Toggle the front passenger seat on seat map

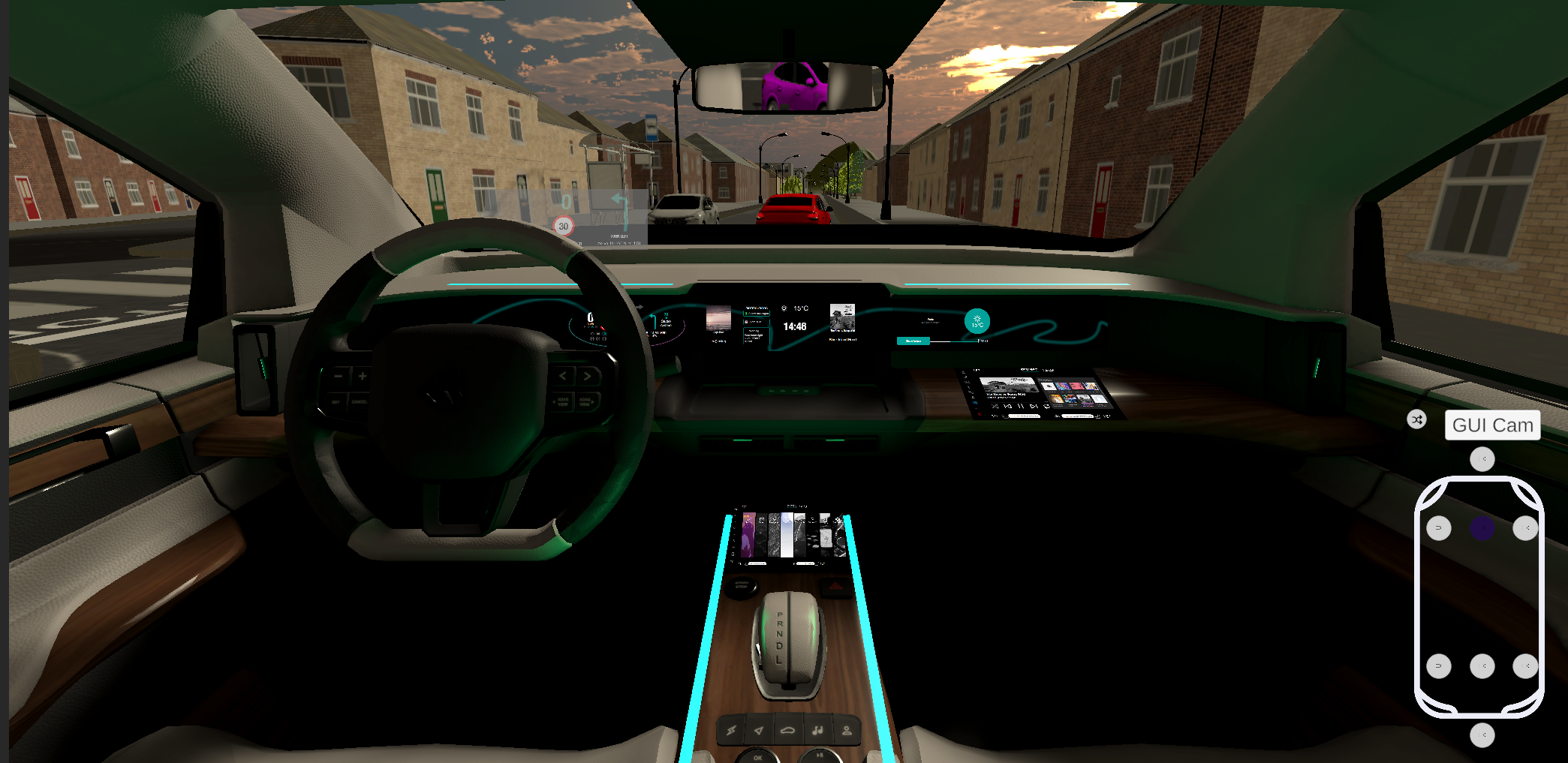pos(1525,527)
